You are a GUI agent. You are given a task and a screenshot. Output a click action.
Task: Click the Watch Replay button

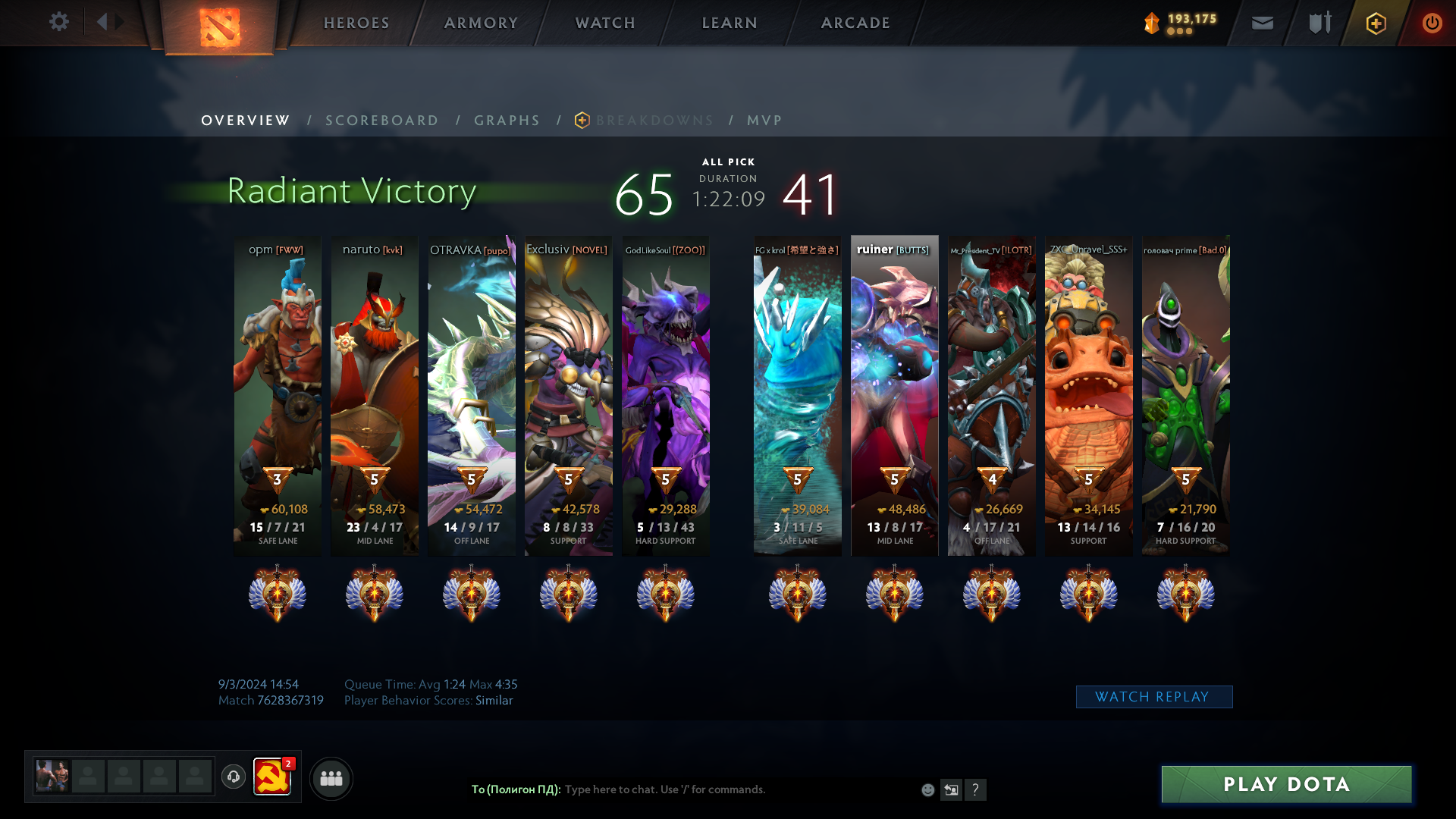click(1153, 697)
